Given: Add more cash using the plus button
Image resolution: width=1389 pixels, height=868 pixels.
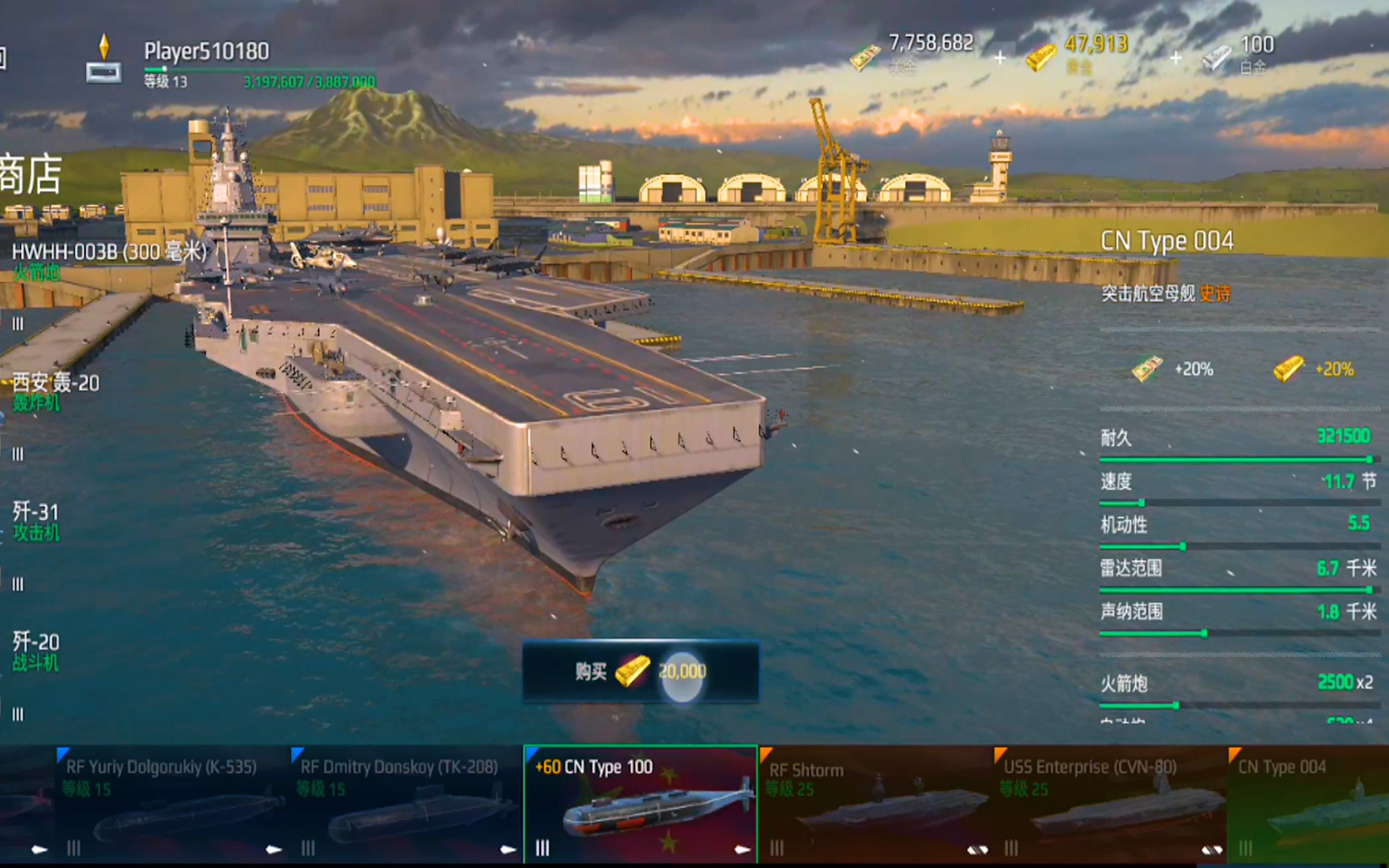Looking at the screenshot, I should click(x=999, y=58).
